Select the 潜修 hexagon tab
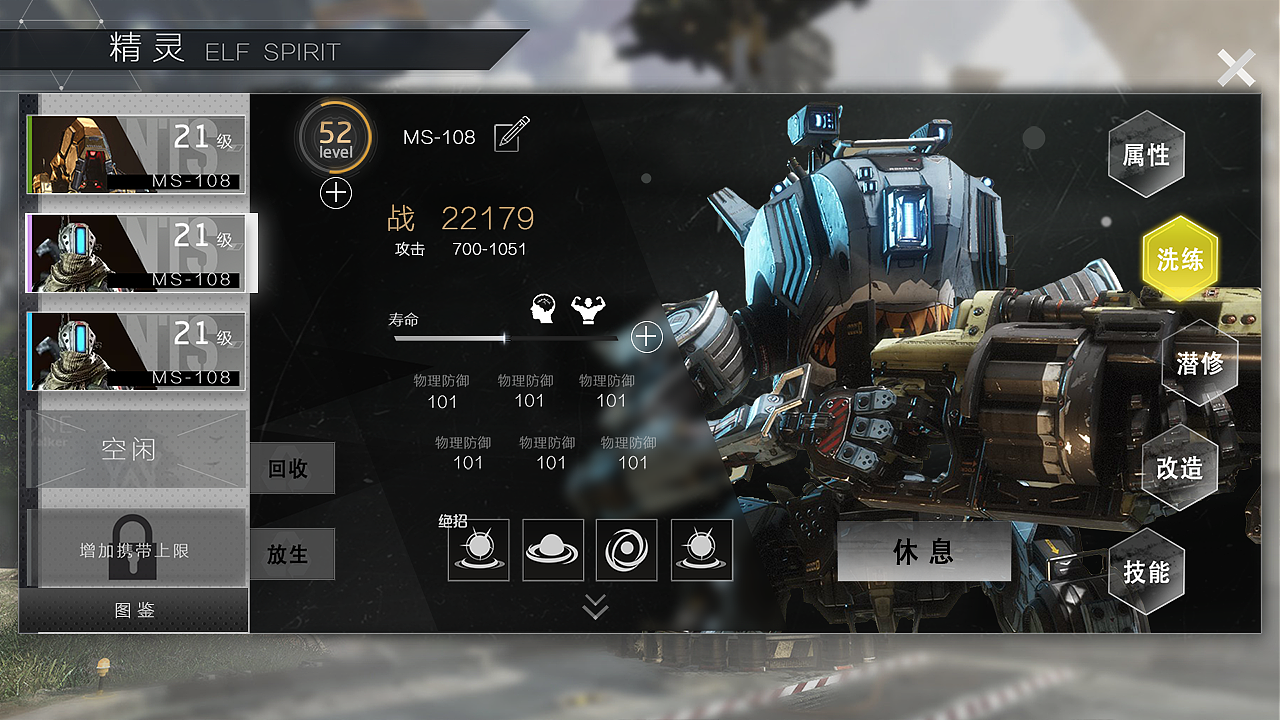Image resolution: width=1280 pixels, height=720 pixels. coord(1199,363)
